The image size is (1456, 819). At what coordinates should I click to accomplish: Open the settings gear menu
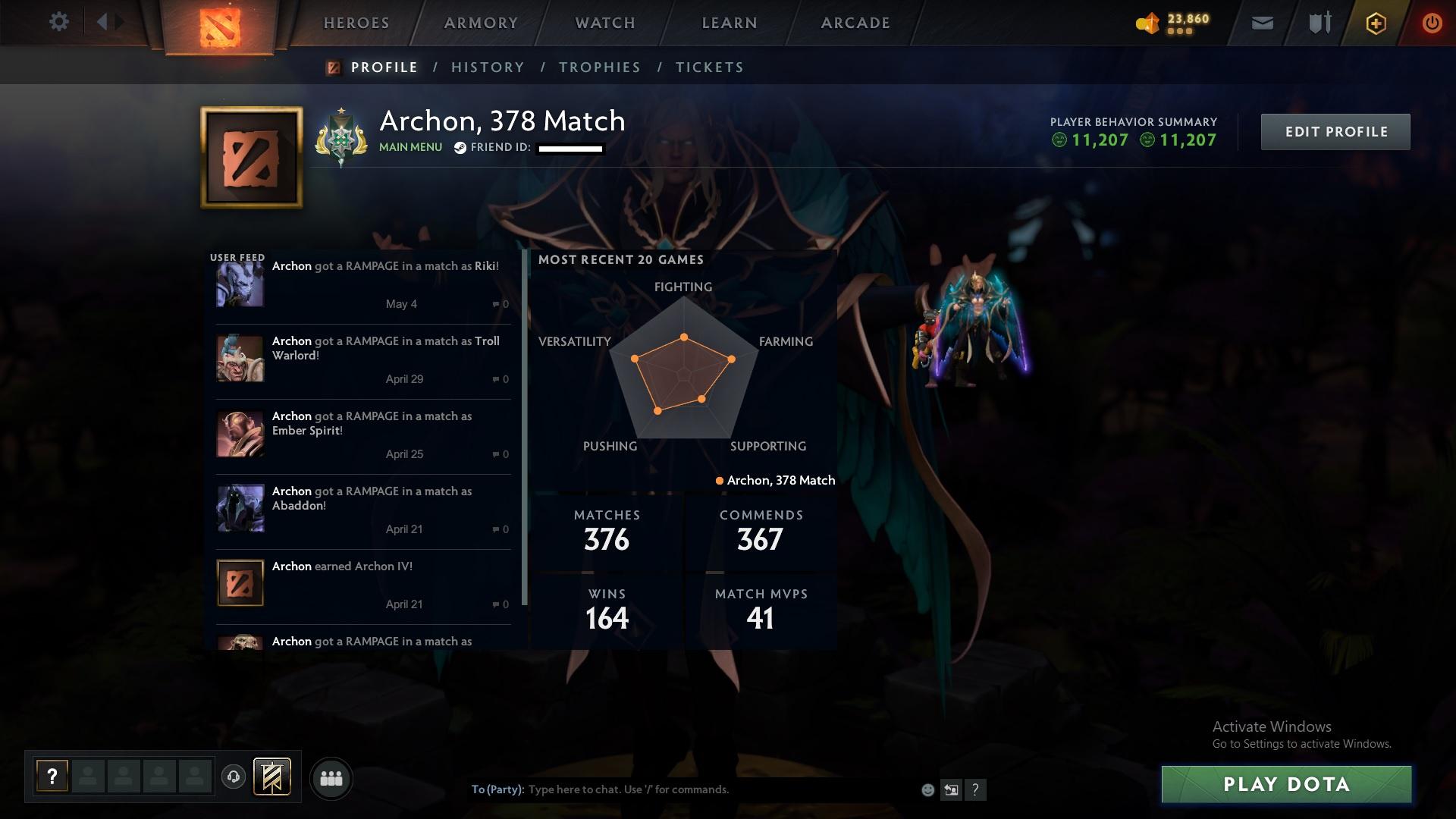(x=59, y=22)
